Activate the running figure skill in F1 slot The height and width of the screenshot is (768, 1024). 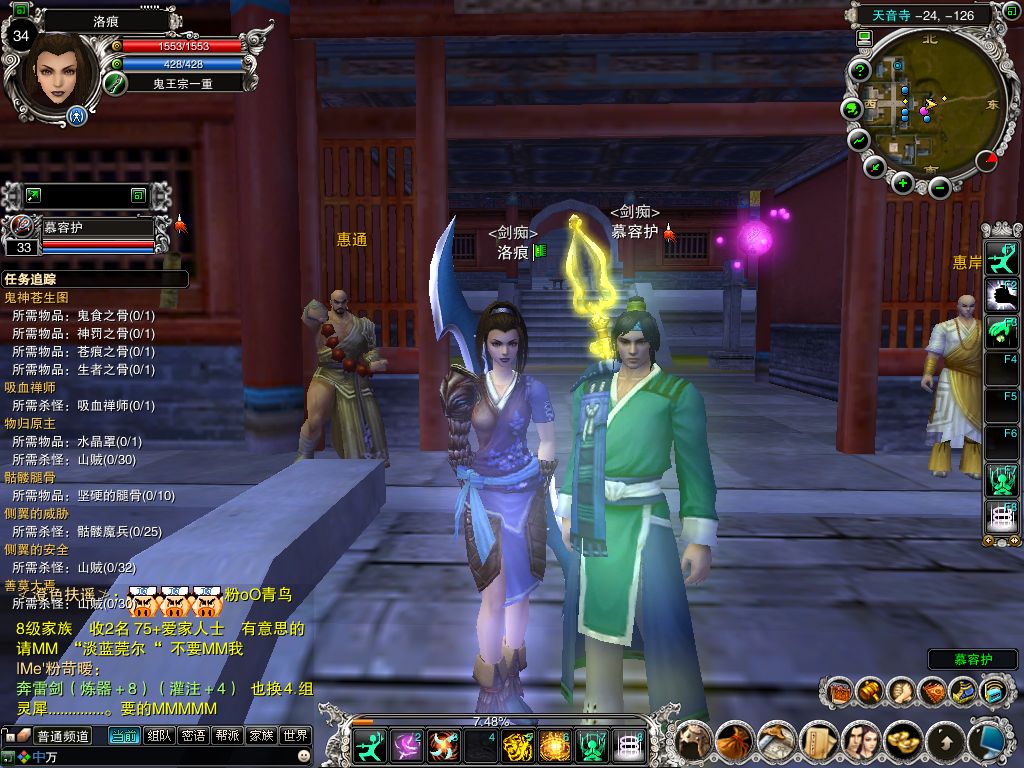point(1000,259)
